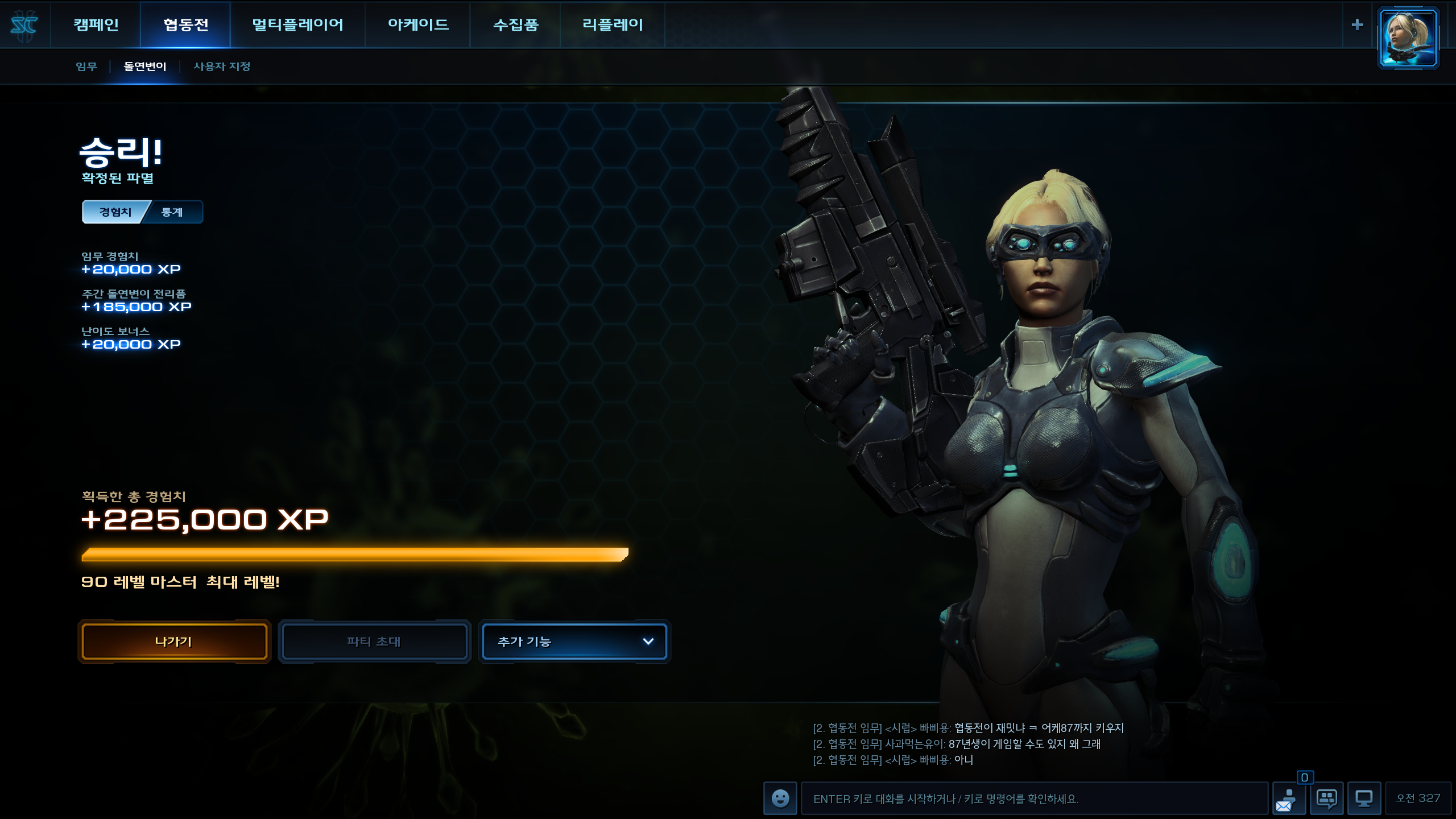
Task: Expand the 추가 기능 dropdown
Action: tap(574, 642)
